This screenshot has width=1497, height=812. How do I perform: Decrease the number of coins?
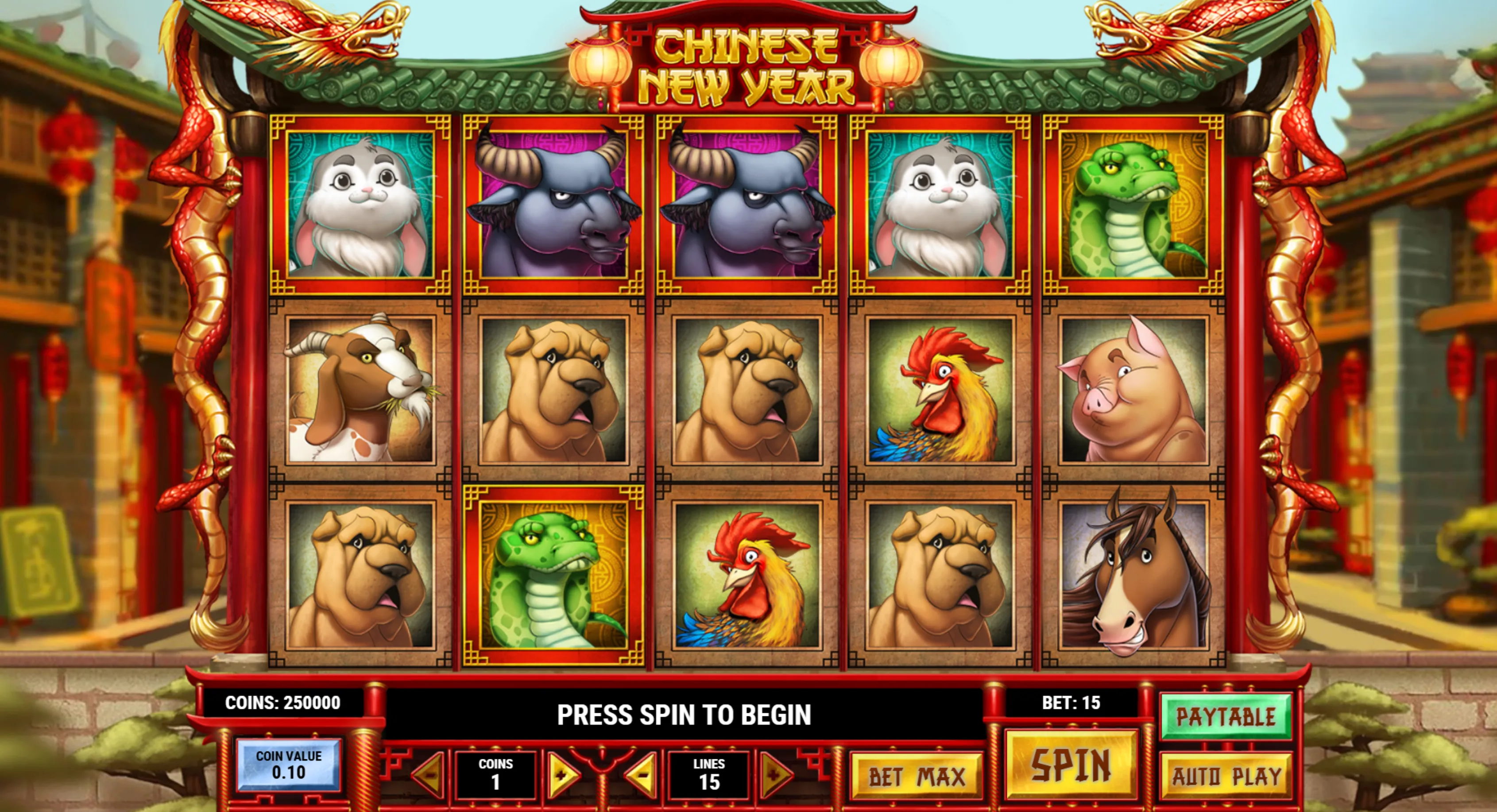pos(429,775)
